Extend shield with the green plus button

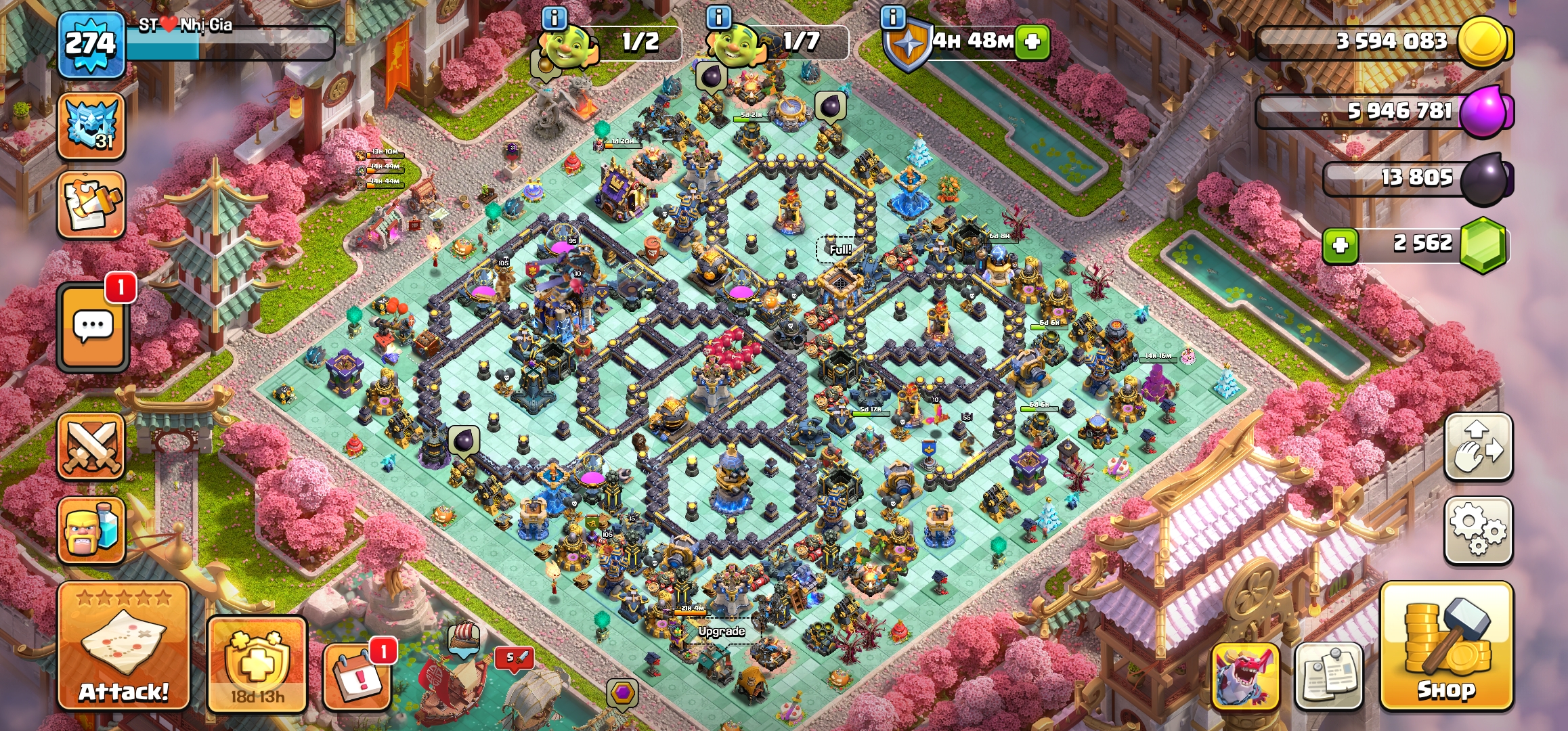point(1032,42)
